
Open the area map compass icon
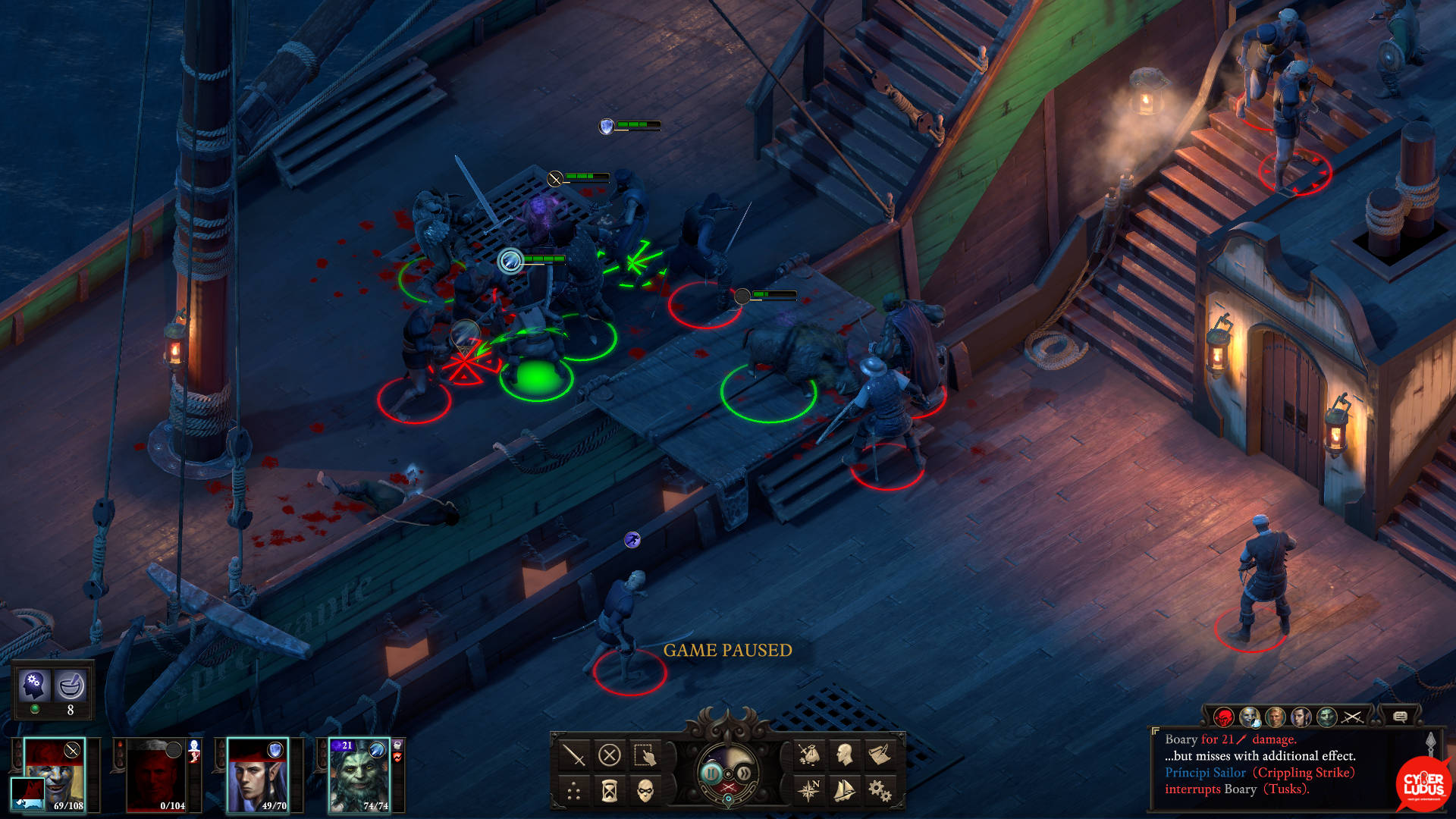point(809,792)
